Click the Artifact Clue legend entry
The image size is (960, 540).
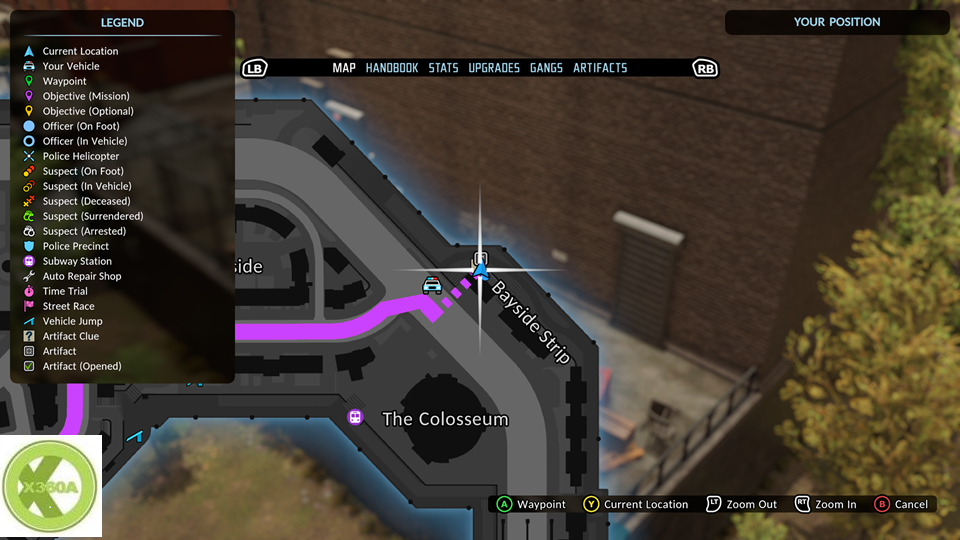tap(70, 336)
